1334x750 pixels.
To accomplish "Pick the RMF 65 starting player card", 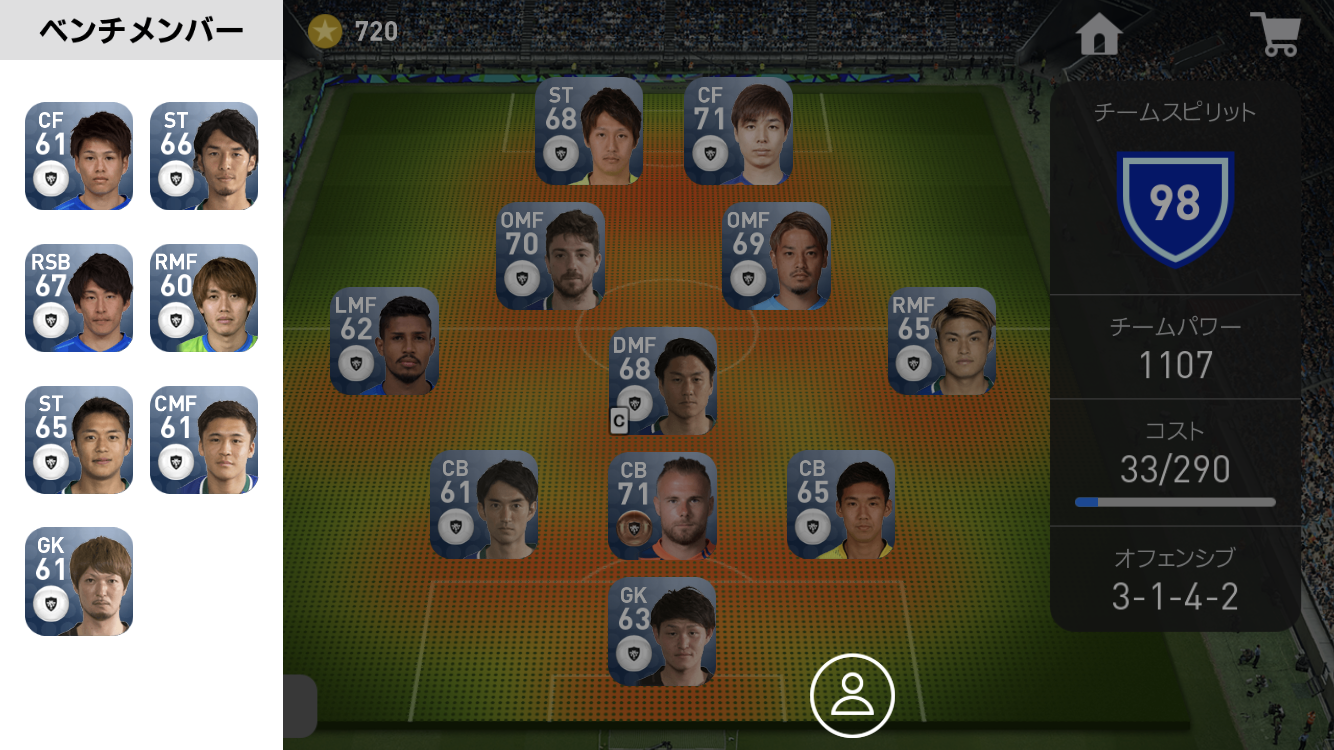I will coord(941,341).
